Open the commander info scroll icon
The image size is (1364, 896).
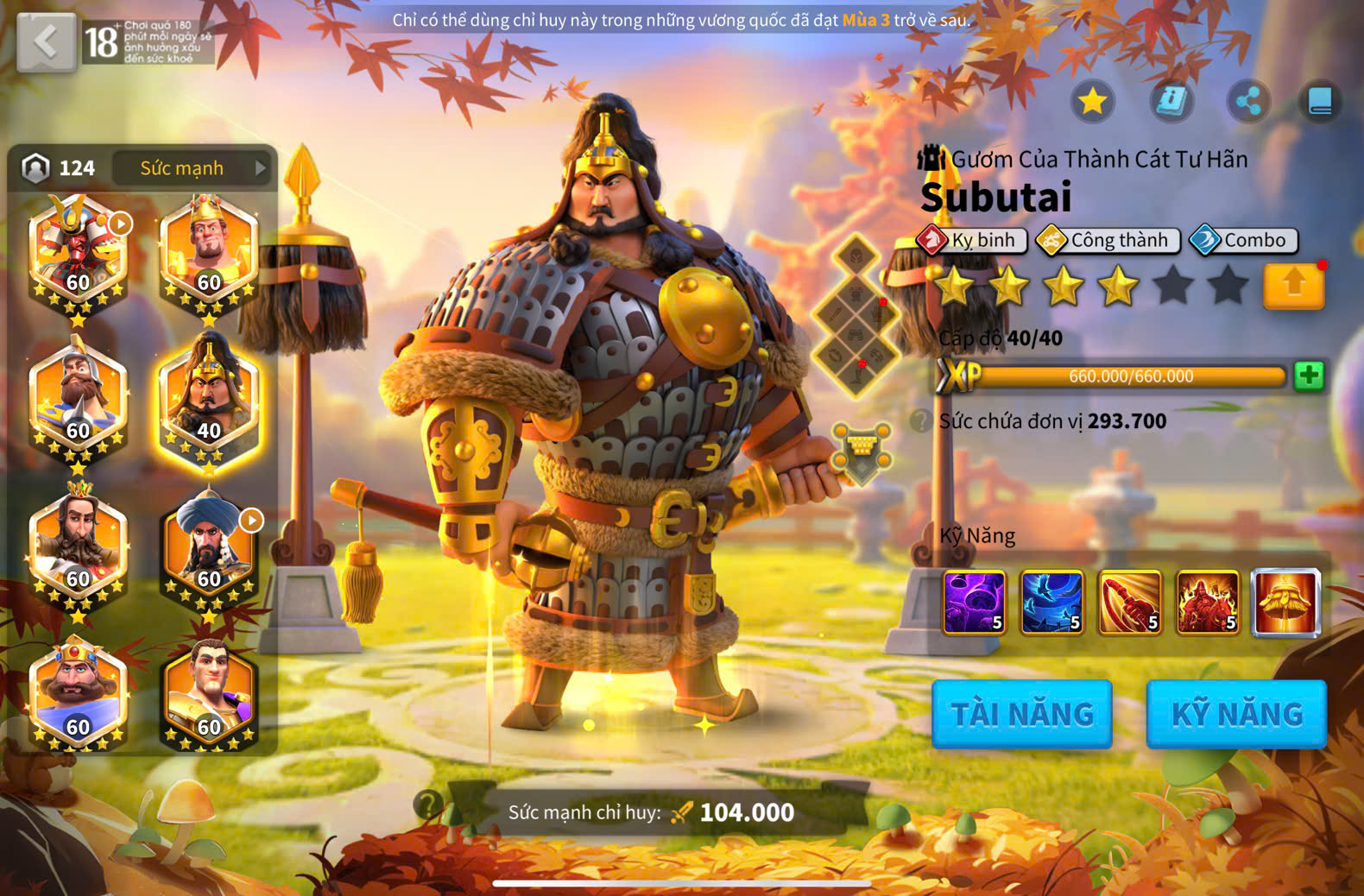pos(1171,102)
